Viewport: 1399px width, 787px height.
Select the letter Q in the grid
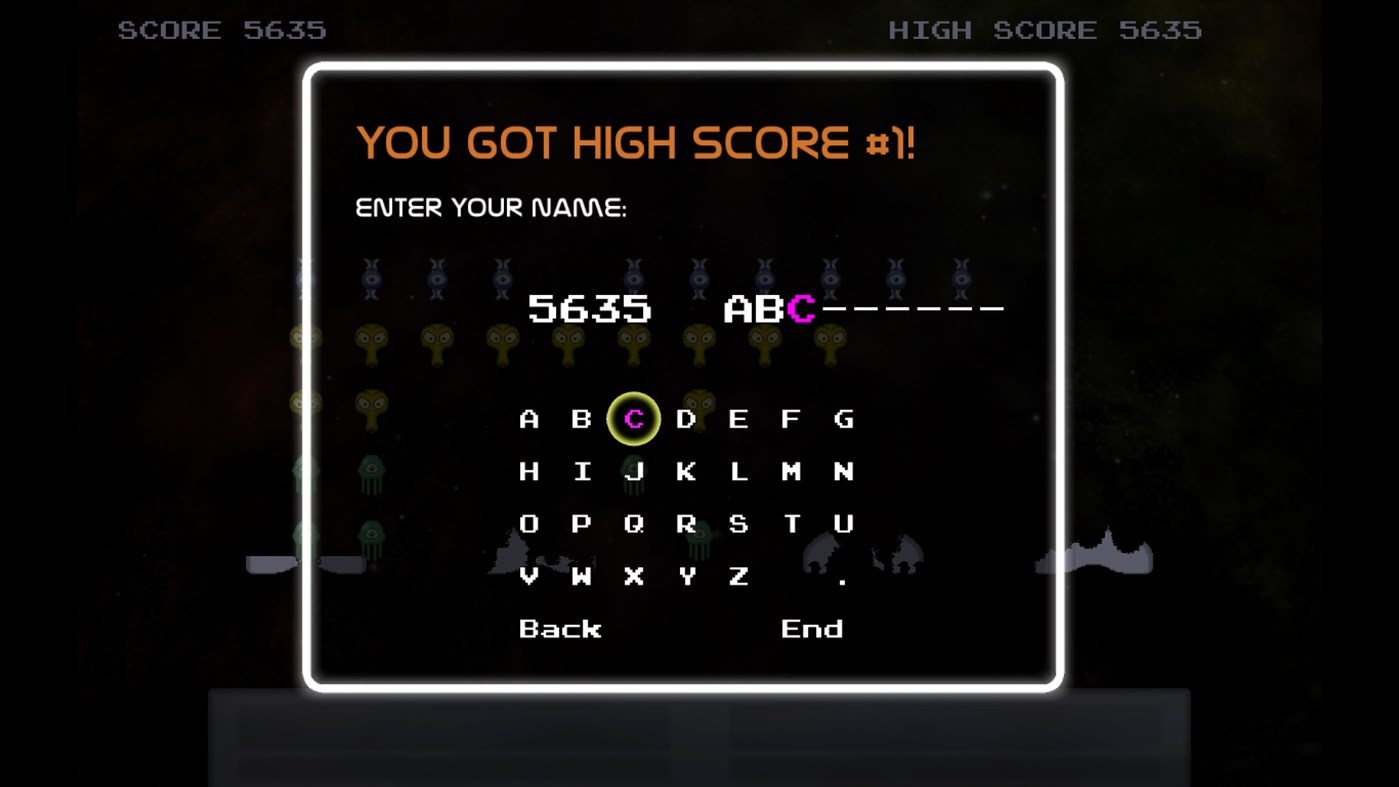[633, 523]
